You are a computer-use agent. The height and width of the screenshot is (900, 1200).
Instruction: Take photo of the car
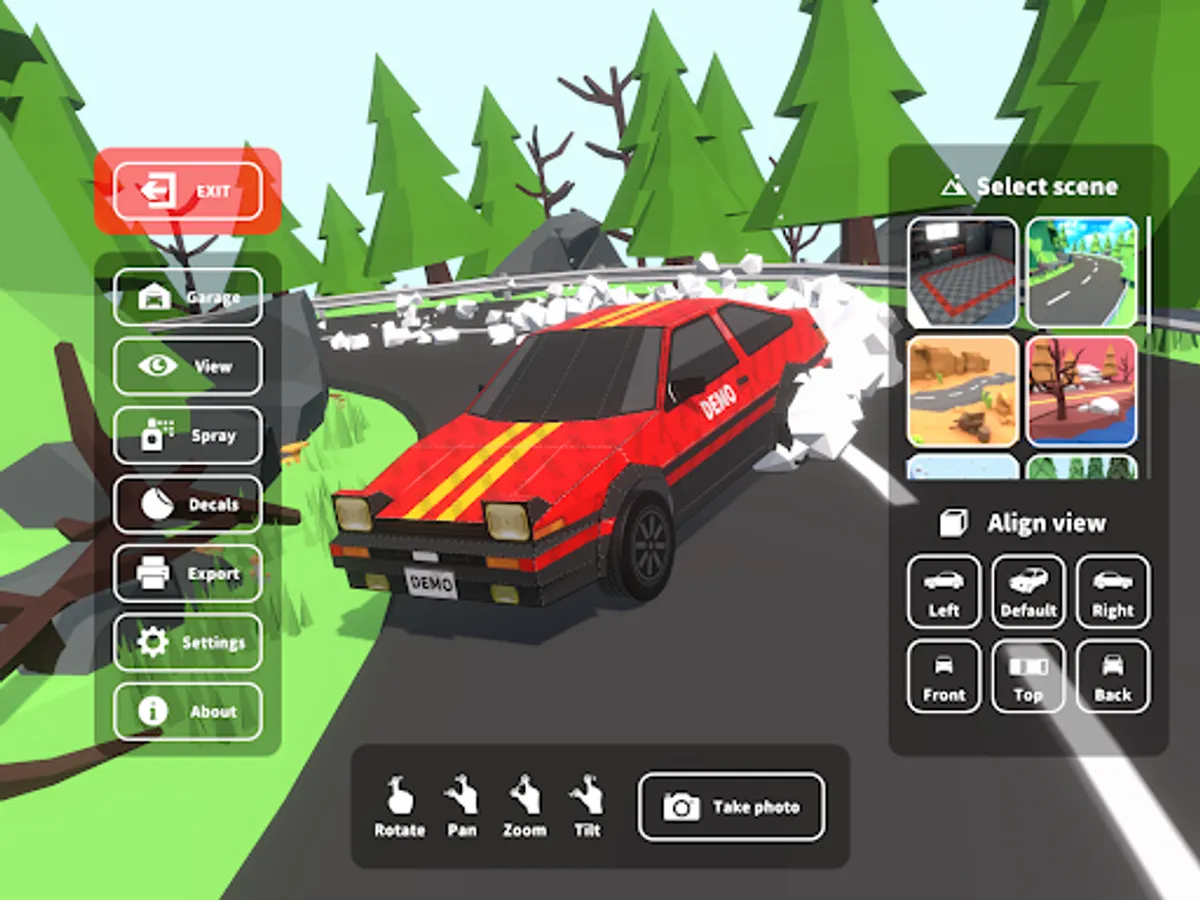pyautogui.click(x=732, y=806)
